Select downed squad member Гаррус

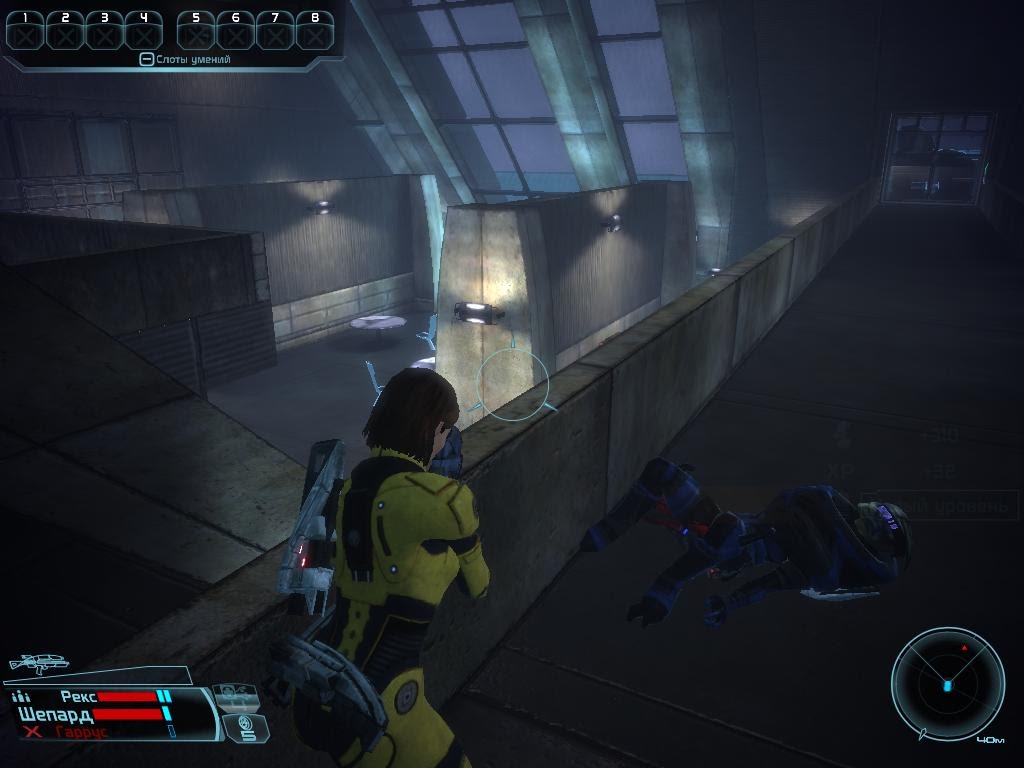82,732
